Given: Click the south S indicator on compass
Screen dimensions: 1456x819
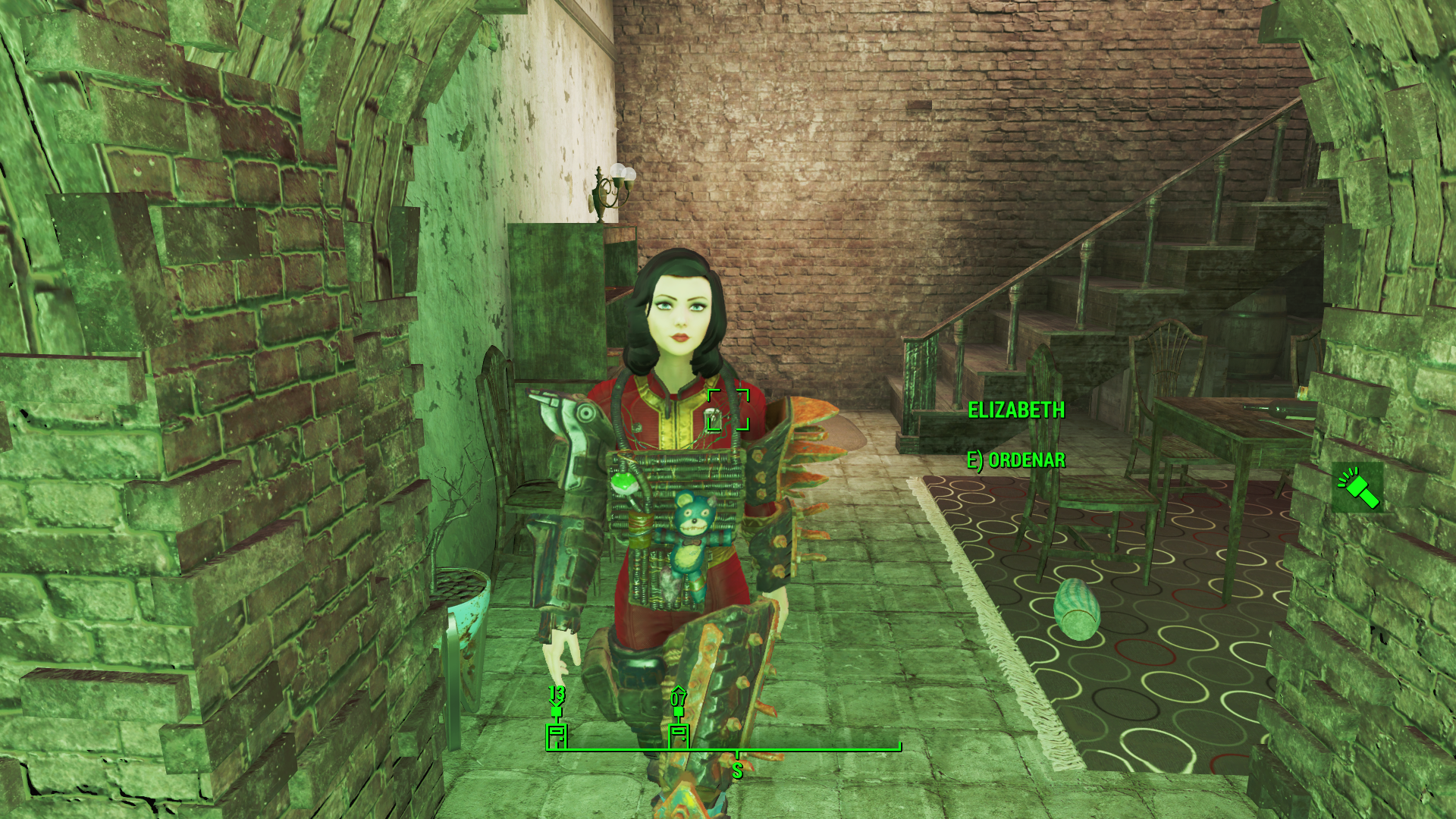Looking at the screenshot, I should [737, 770].
